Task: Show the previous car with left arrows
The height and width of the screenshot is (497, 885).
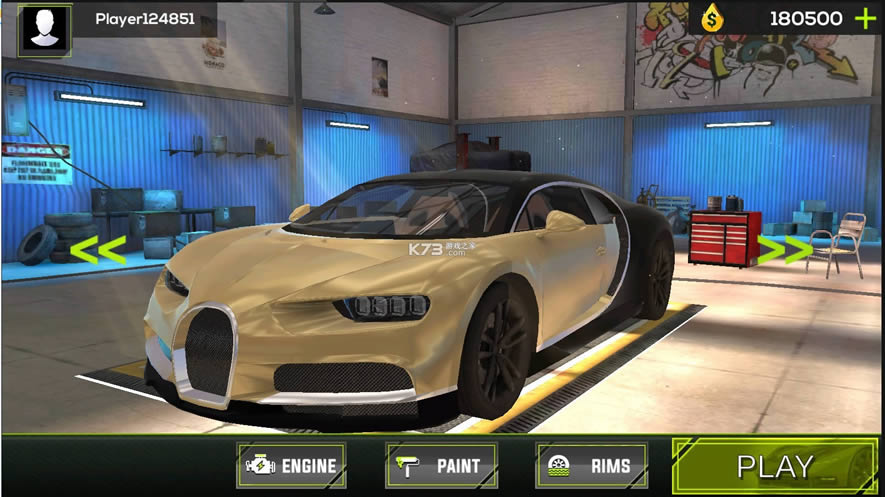Action: [98, 250]
